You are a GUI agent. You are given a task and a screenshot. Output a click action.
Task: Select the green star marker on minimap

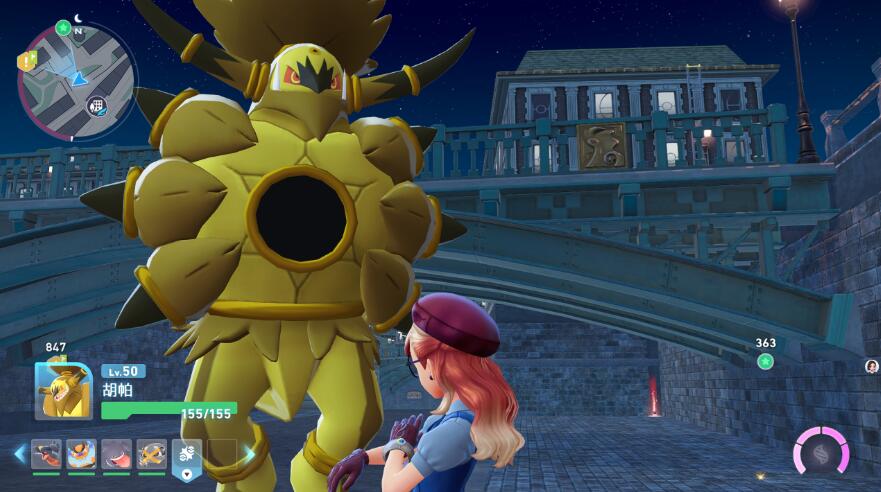pyautogui.click(x=64, y=27)
